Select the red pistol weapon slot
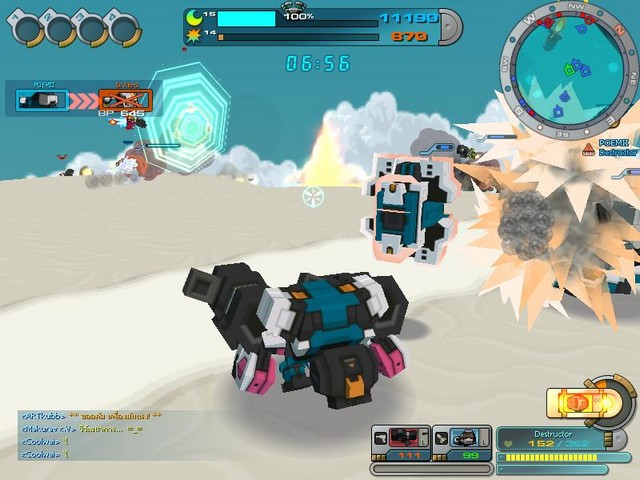 tap(402, 437)
